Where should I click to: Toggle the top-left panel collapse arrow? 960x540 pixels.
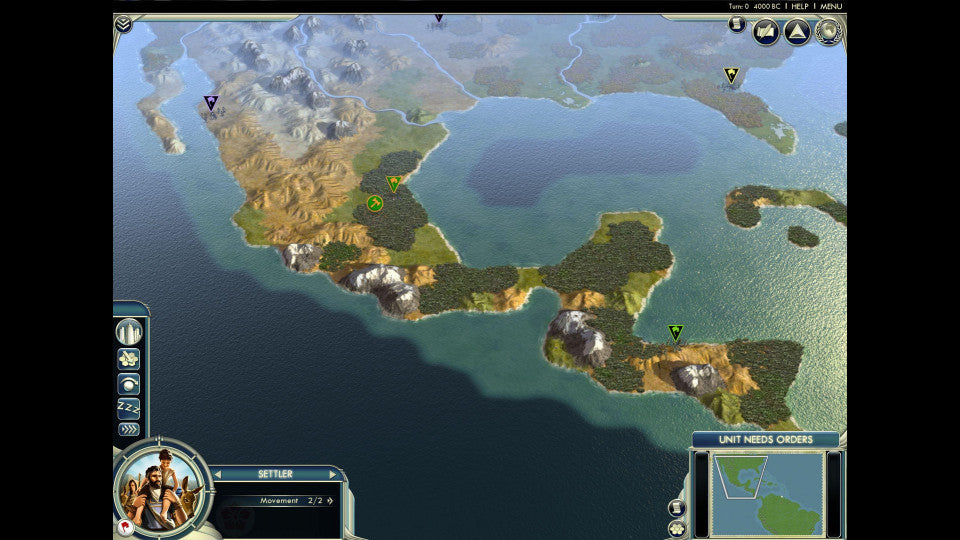(x=123, y=23)
